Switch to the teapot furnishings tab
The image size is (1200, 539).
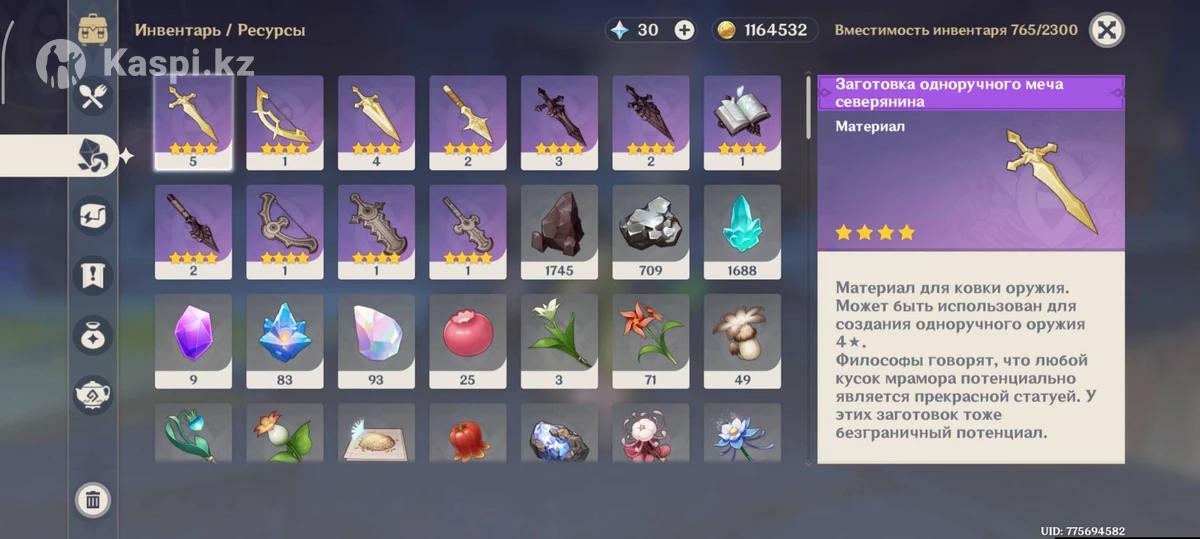click(x=93, y=393)
